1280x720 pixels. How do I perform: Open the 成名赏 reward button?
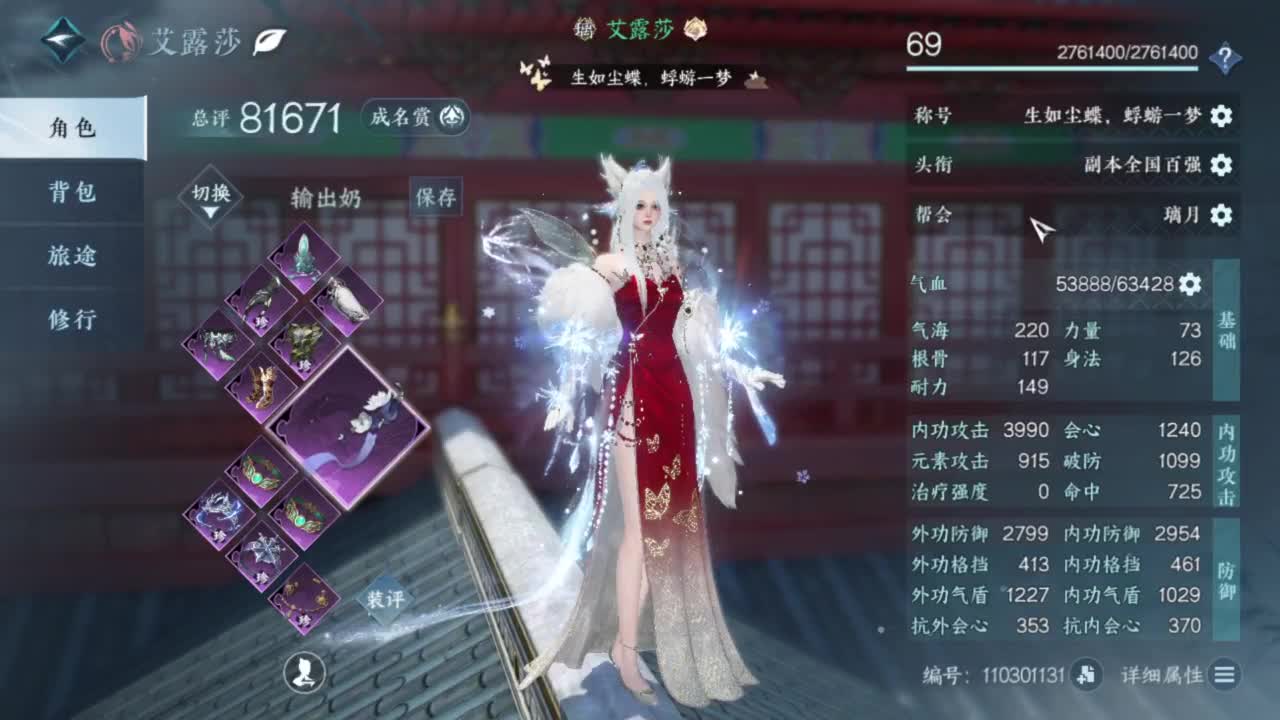[x=414, y=117]
